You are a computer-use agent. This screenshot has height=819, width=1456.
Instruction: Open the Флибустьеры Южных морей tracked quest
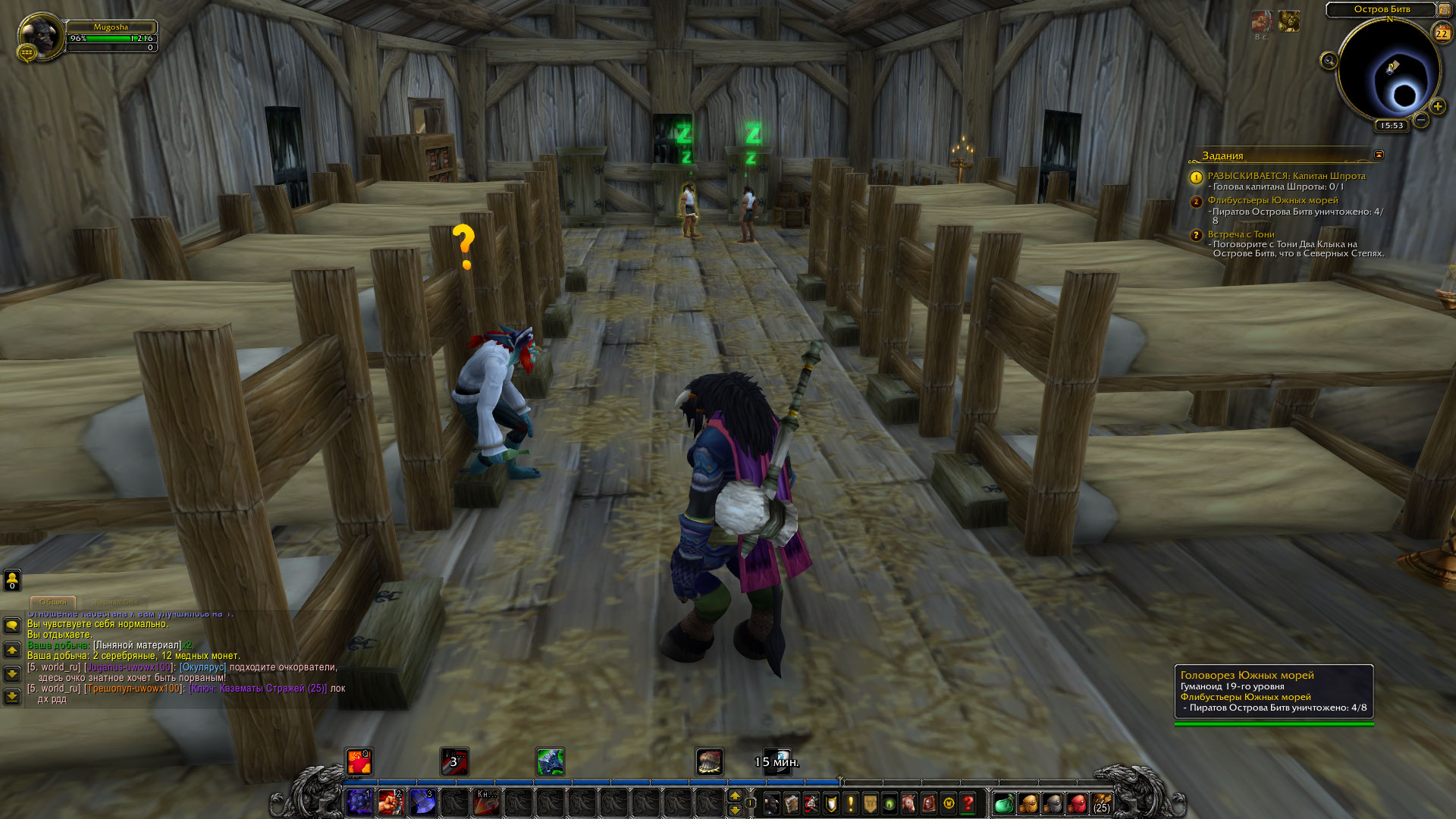click(1272, 200)
